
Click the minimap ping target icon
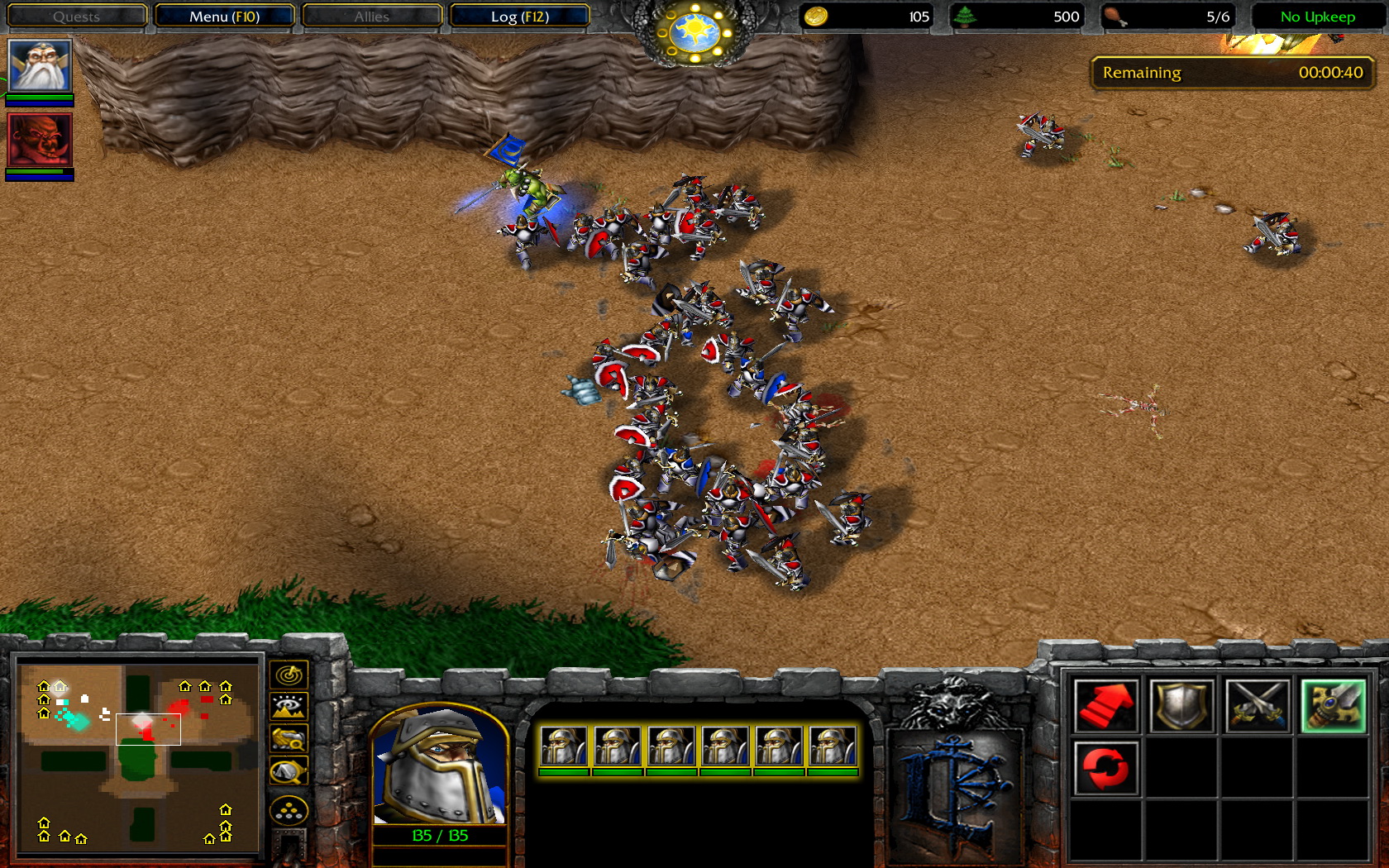point(287,674)
